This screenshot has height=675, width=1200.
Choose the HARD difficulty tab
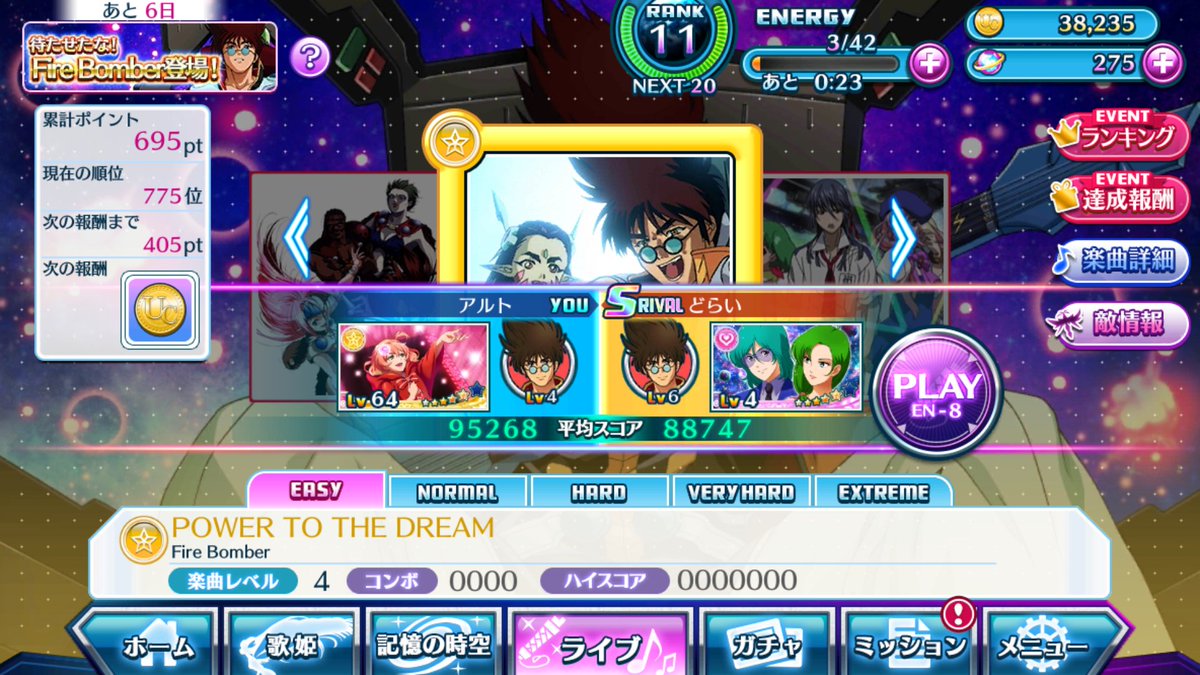tap(599, 492)
